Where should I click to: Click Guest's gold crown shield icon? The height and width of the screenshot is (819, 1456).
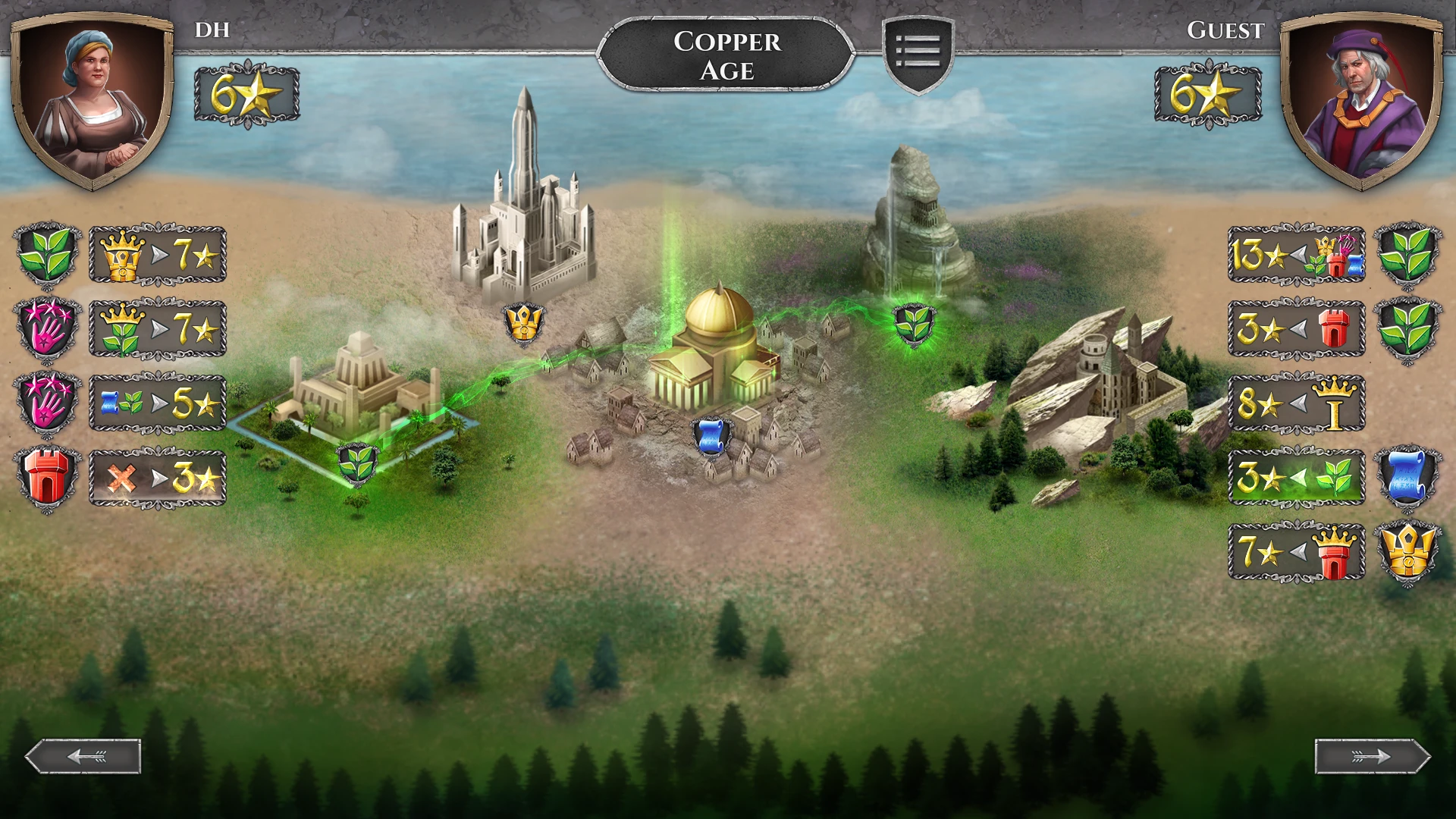click(x=1407, y=552)
